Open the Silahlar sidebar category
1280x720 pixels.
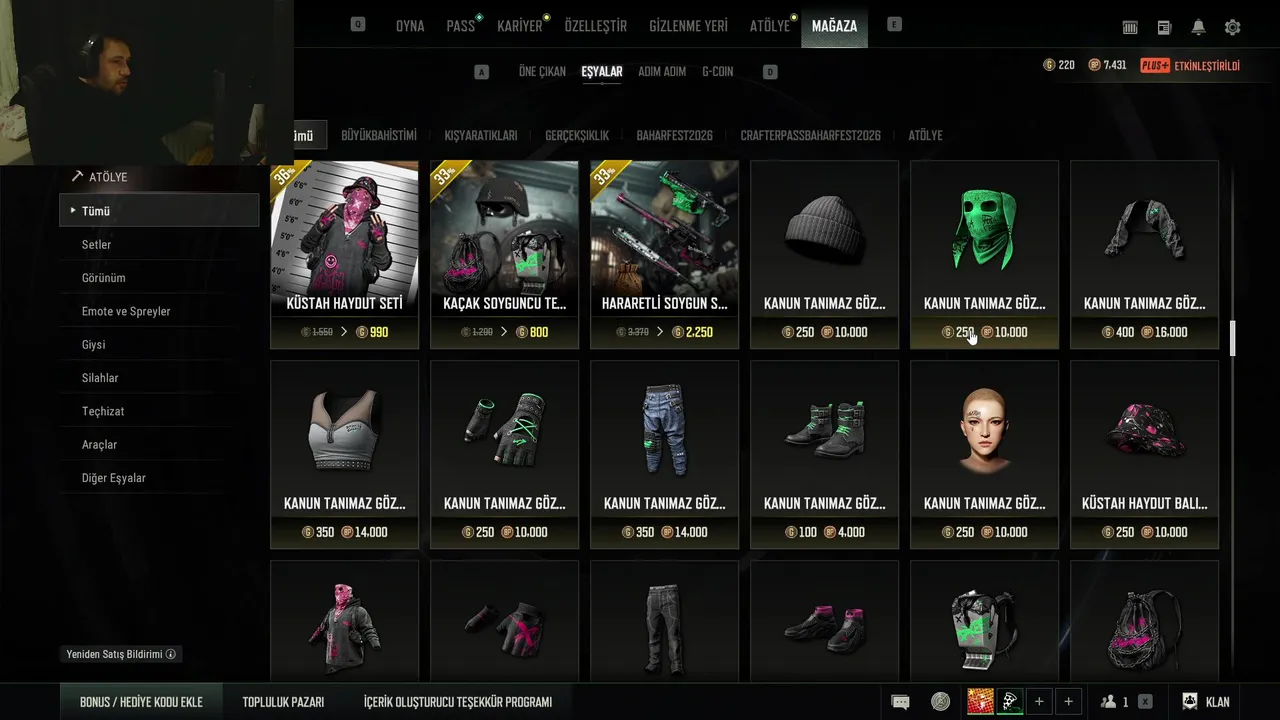[100, 378]
